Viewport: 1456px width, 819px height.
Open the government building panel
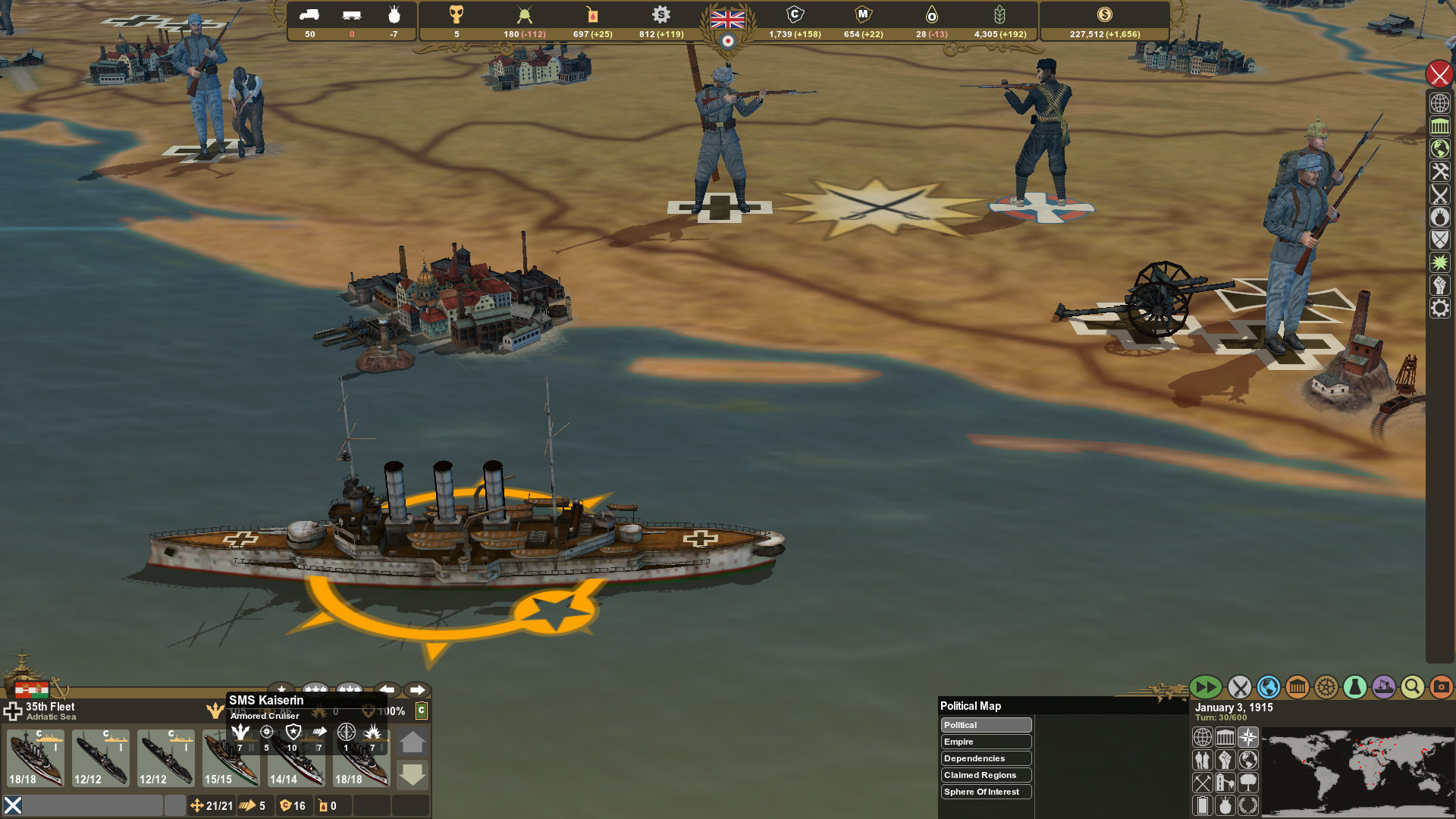coord(1297,687)
